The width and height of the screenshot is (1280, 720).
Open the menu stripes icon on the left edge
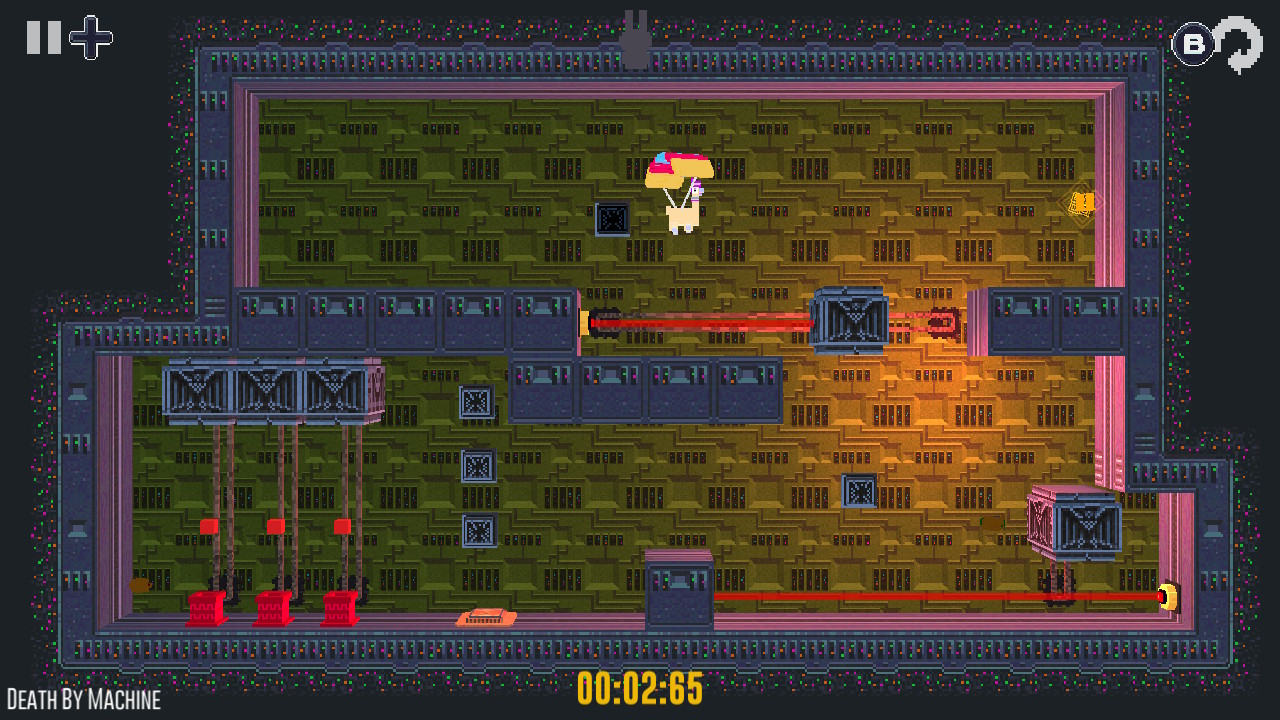pyautogui.click(x=217, y=308)
